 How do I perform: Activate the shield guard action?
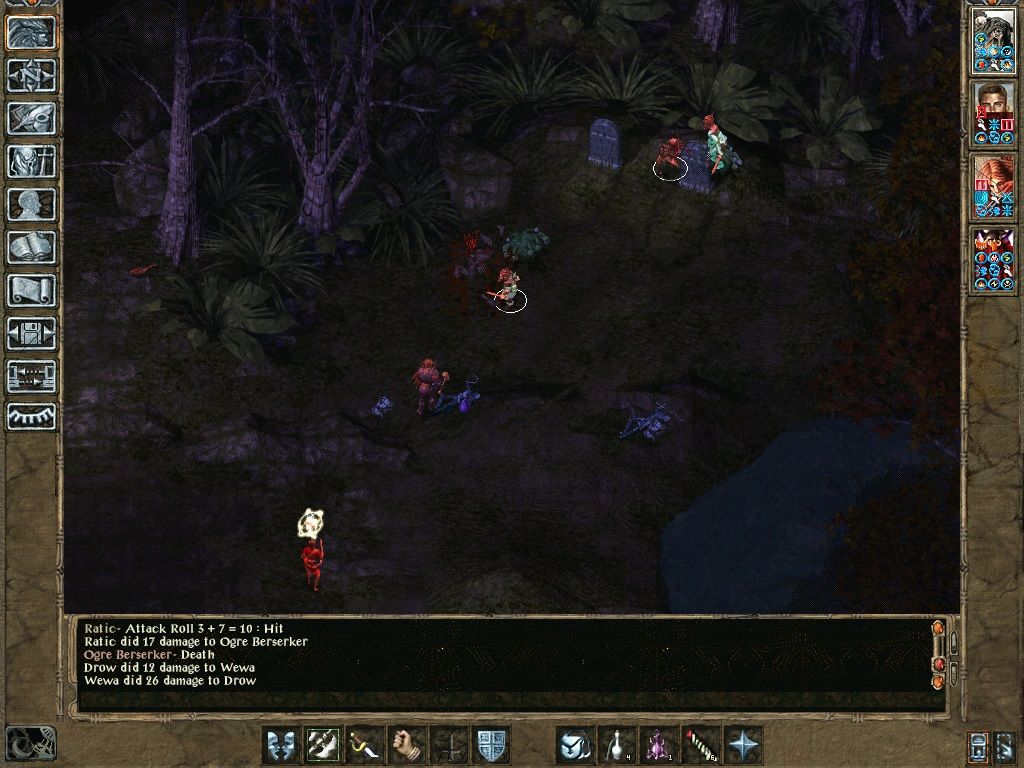[491, 745]
